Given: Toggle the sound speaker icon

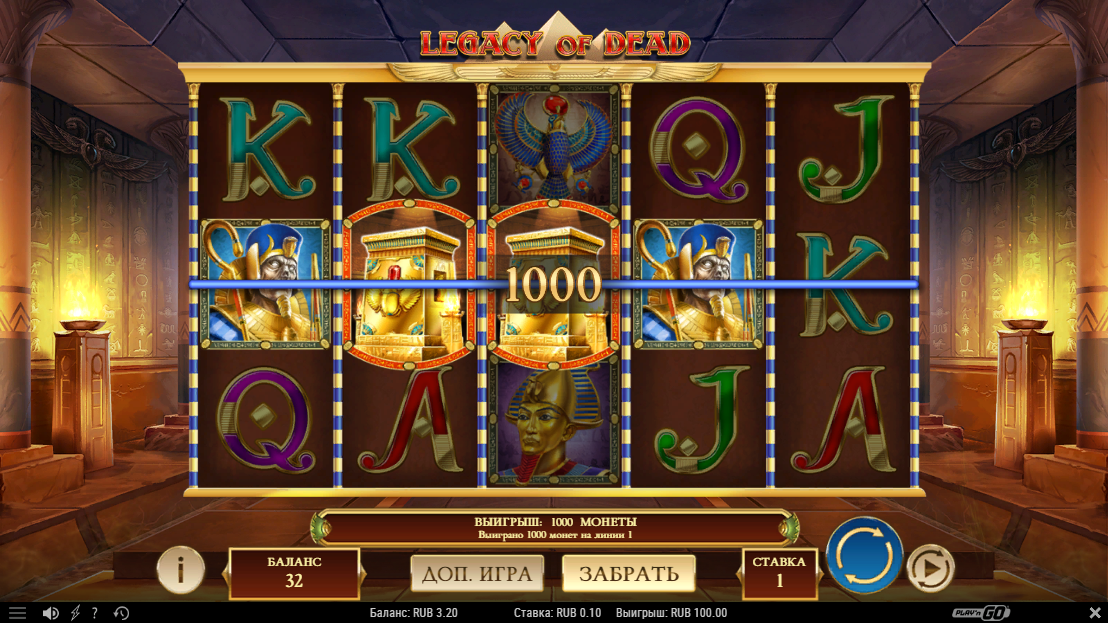Looking at the screenshot, I should [50, 613].
